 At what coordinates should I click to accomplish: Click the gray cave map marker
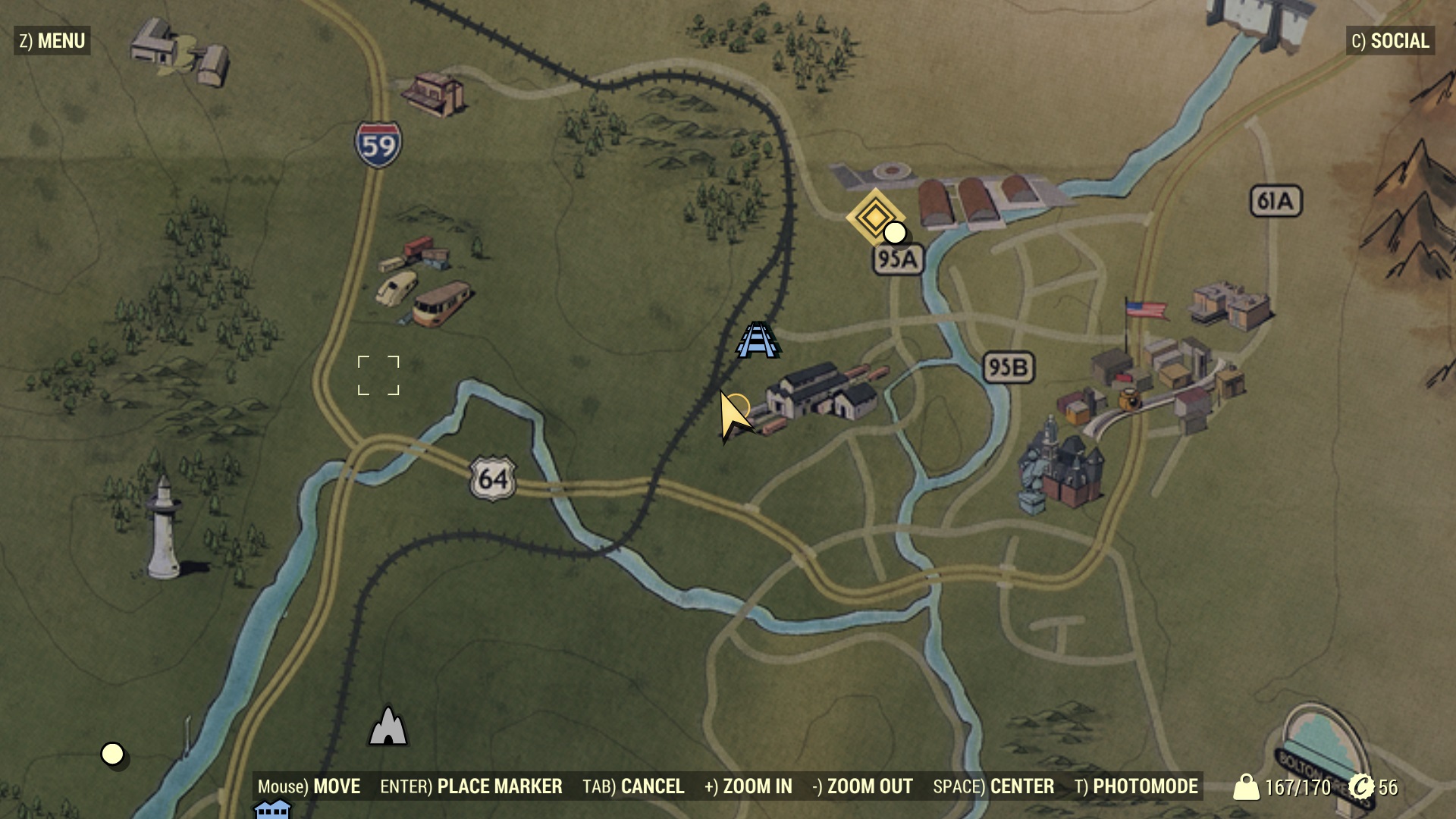tap(388, 726)
